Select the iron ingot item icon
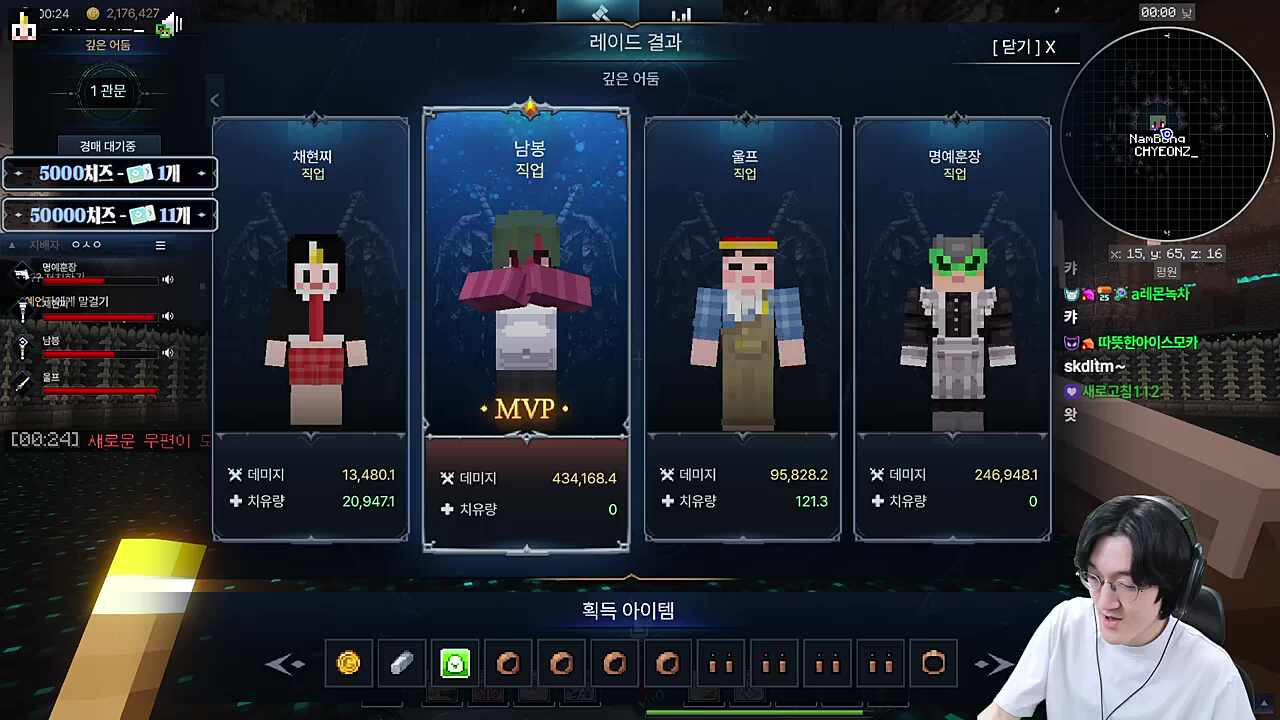Screen dimensions: 1280x720 (x=401, y=663)
